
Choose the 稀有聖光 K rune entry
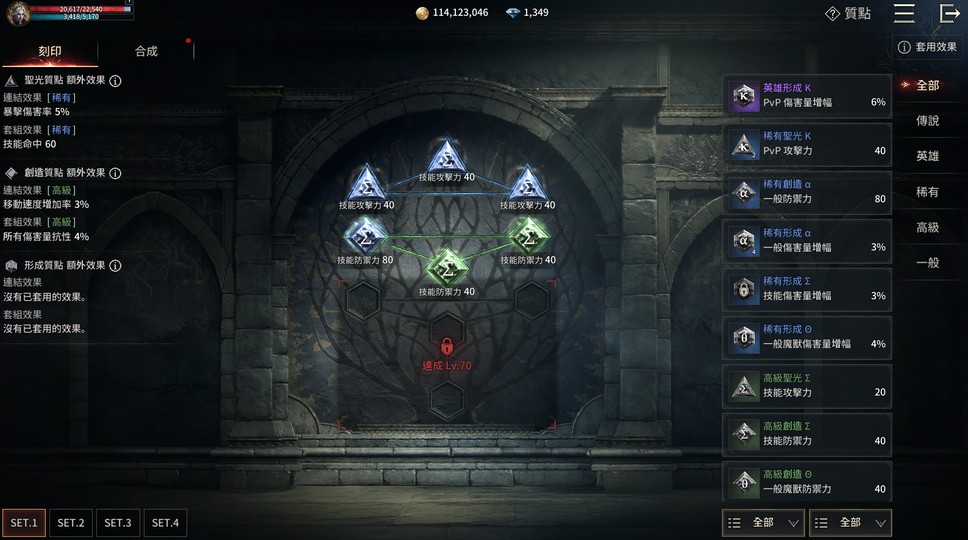coord(807,144)
